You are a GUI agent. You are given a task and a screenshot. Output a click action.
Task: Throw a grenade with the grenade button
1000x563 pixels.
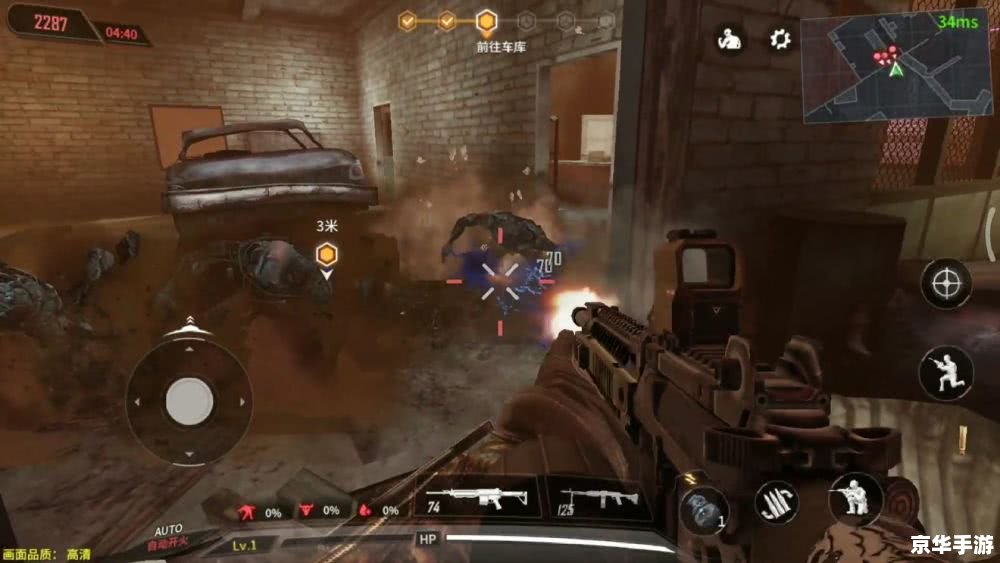tap(702, 508)
